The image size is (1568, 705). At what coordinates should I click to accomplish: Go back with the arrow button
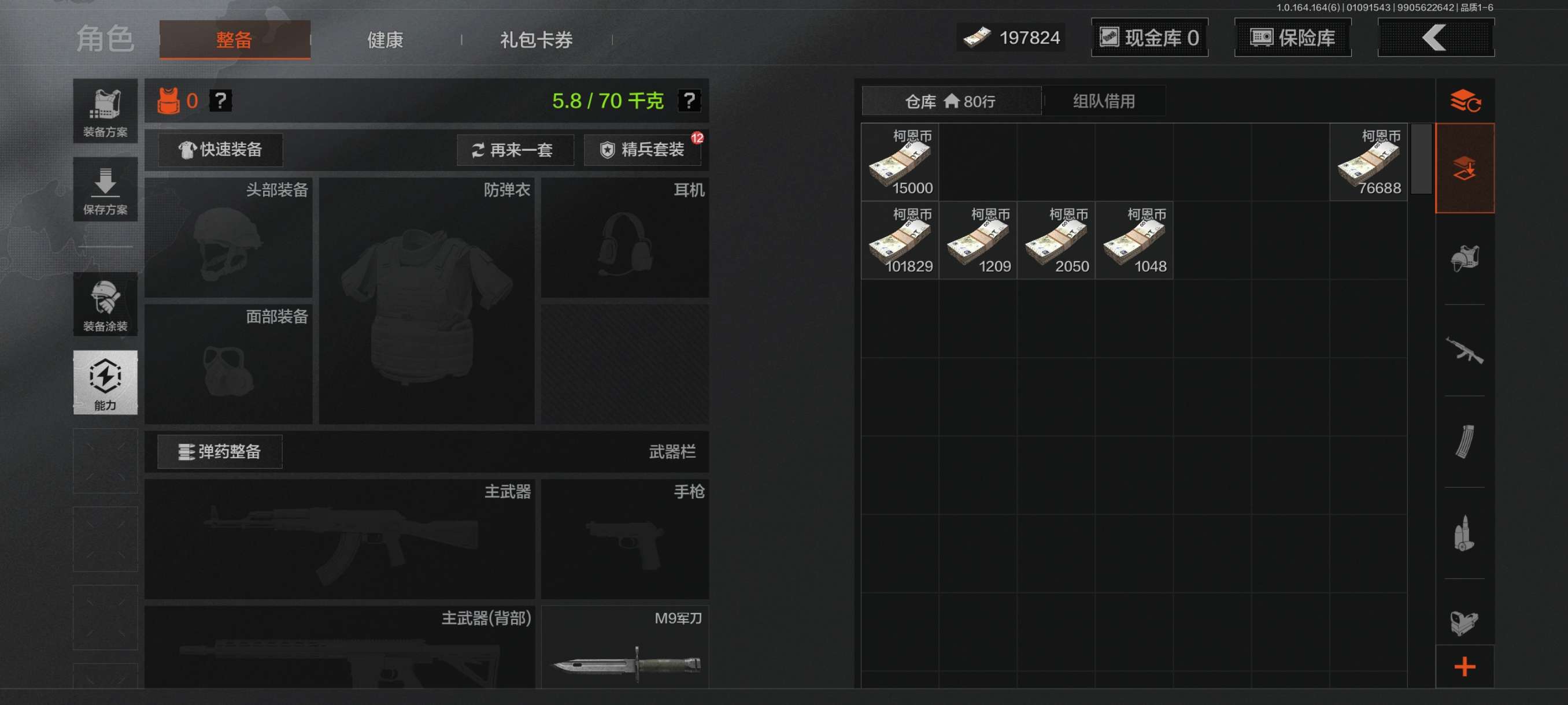click(1434, 38)
